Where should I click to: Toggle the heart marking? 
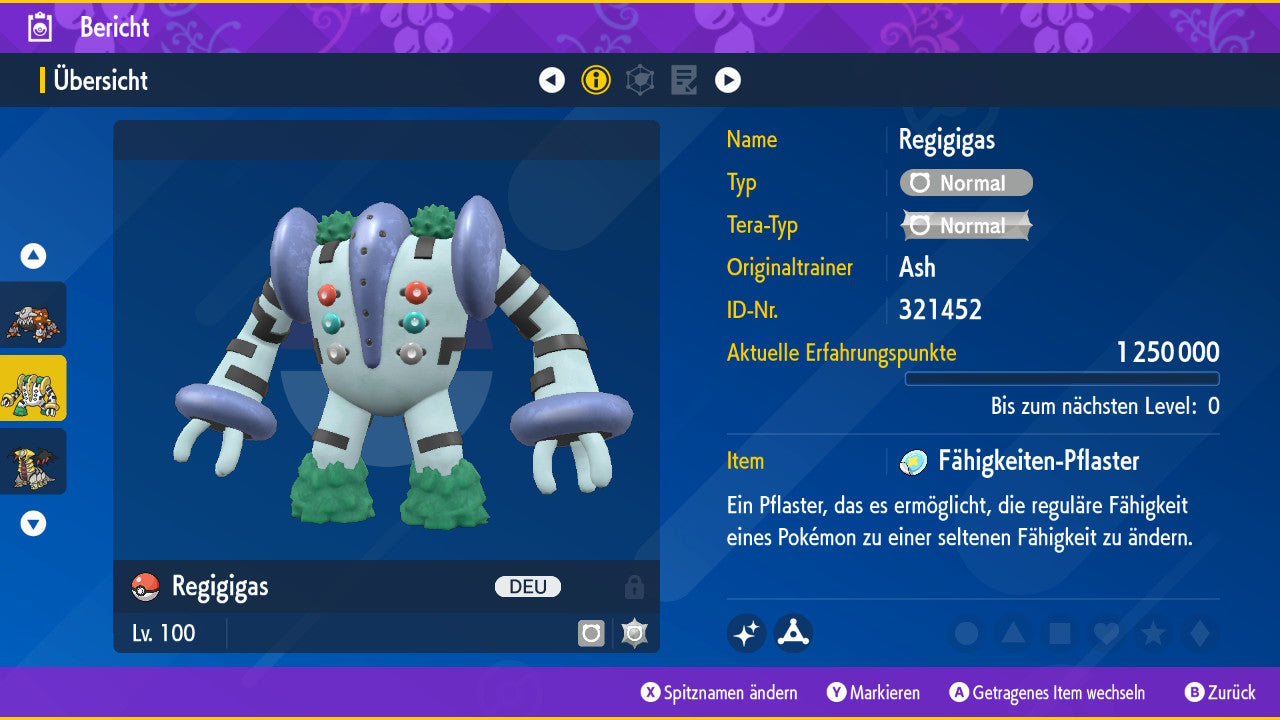click(x=1105, y=633)
